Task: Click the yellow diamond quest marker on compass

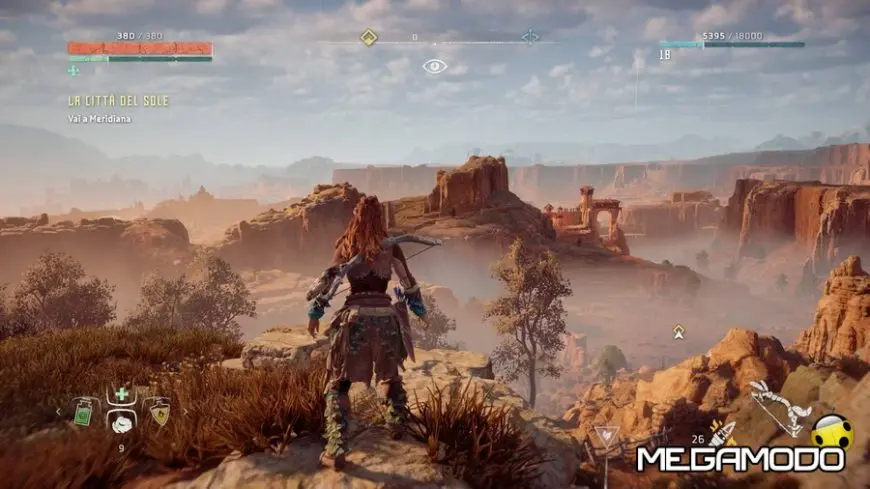Action: 368,37
